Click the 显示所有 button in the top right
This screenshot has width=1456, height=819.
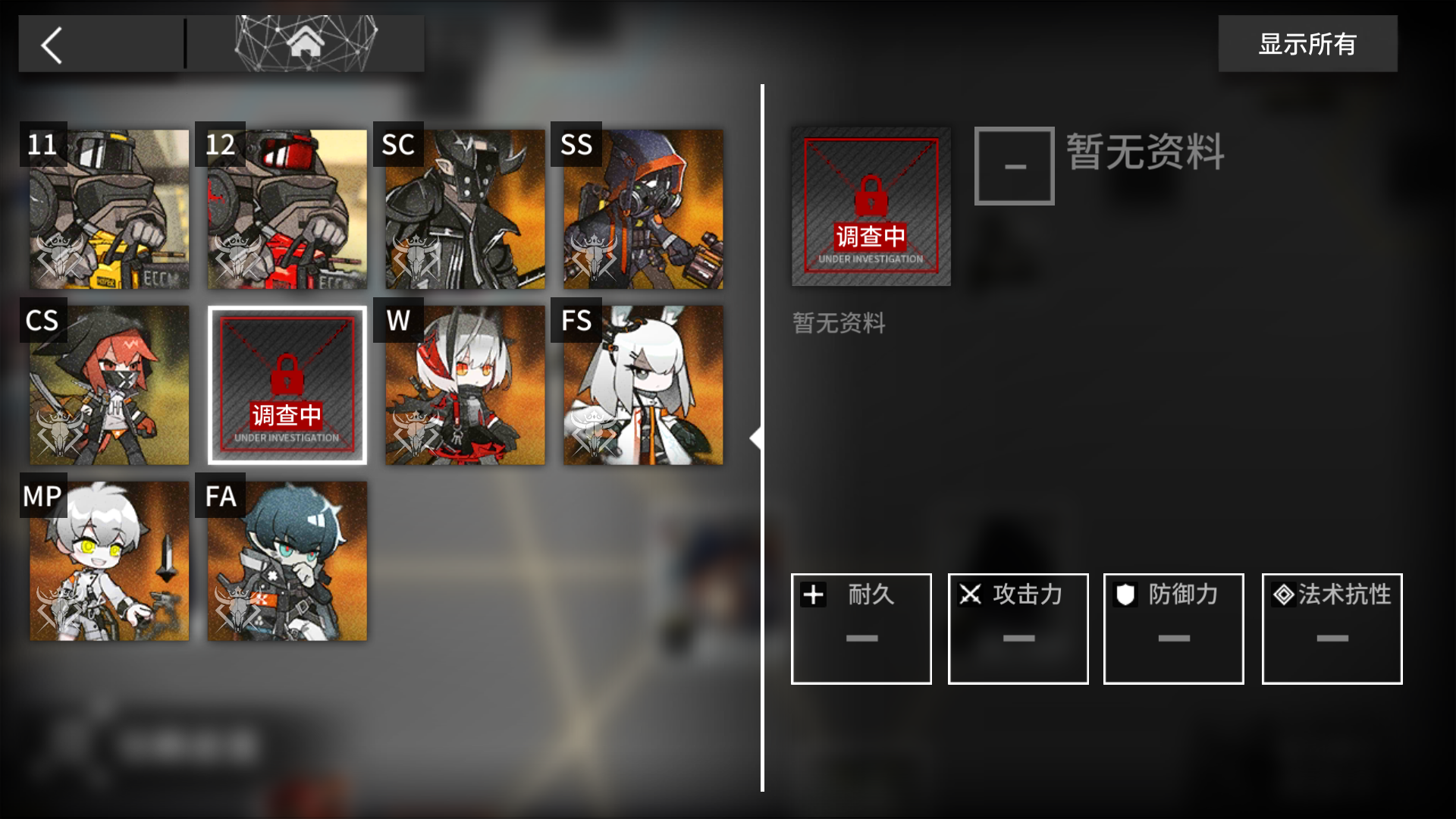pyautogui.click(x=1307, y=44)
